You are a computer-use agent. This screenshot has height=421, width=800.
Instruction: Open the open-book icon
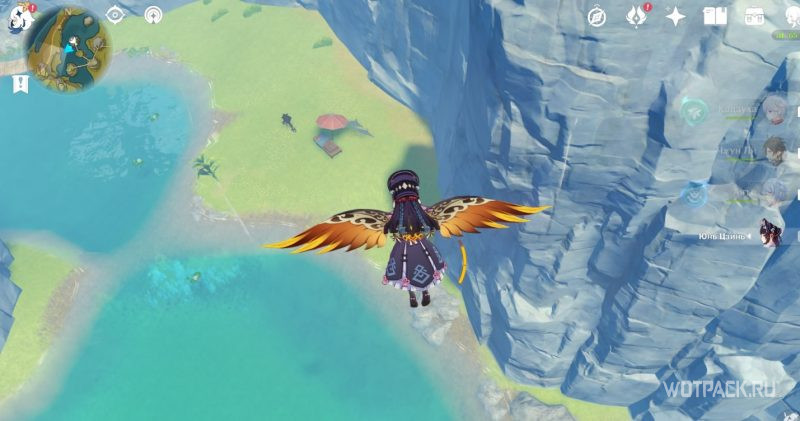[714, 16]
